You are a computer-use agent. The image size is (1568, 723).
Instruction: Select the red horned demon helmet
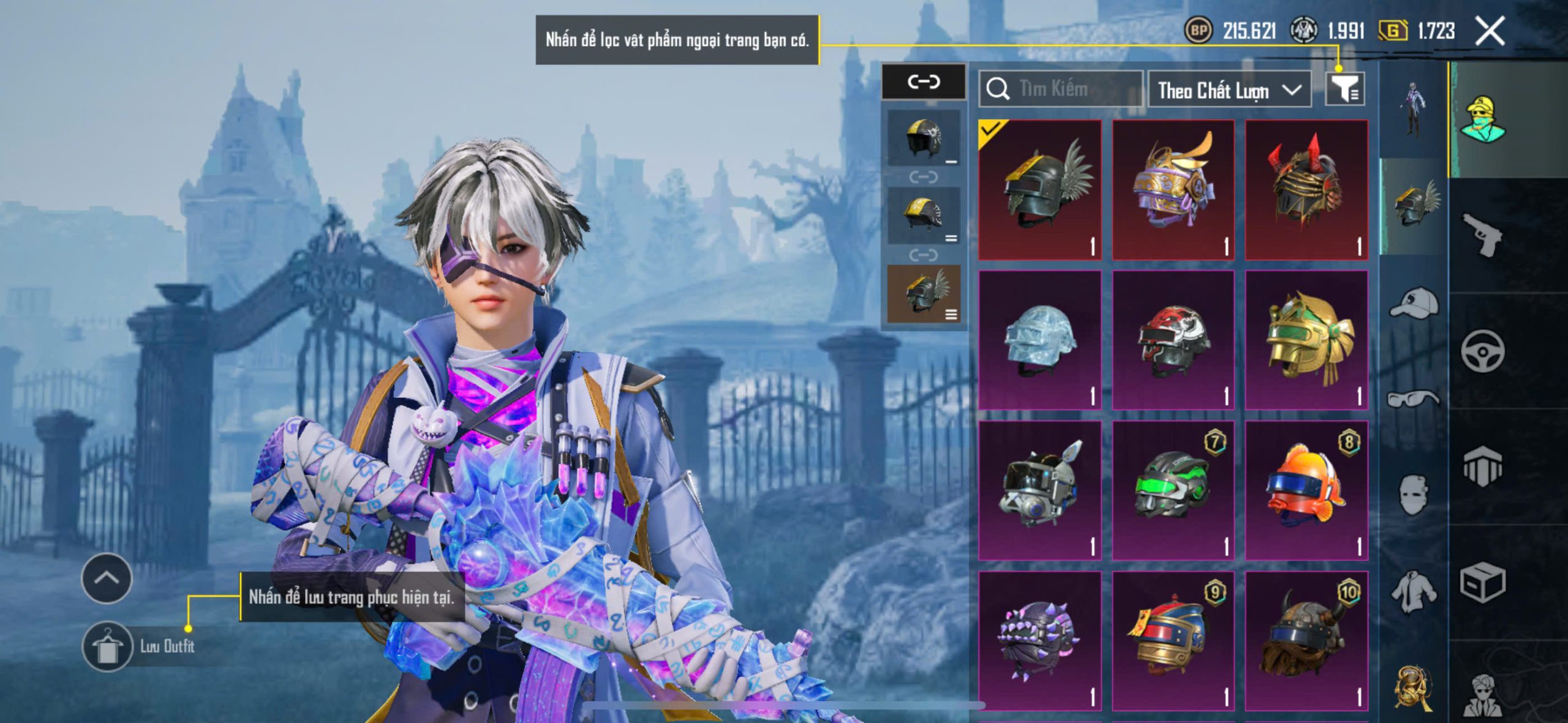pos(1306,190)
